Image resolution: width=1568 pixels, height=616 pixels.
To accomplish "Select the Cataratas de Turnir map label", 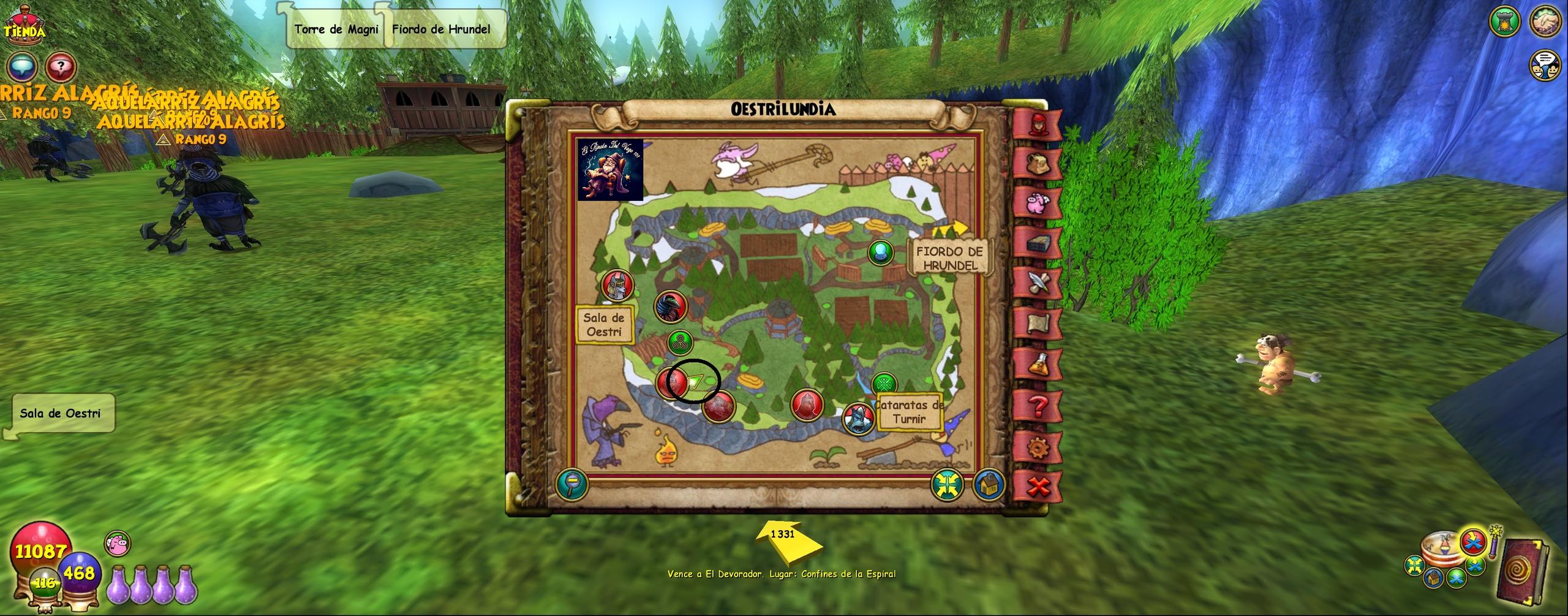I will pyautogui.click(x=909, y=412).
